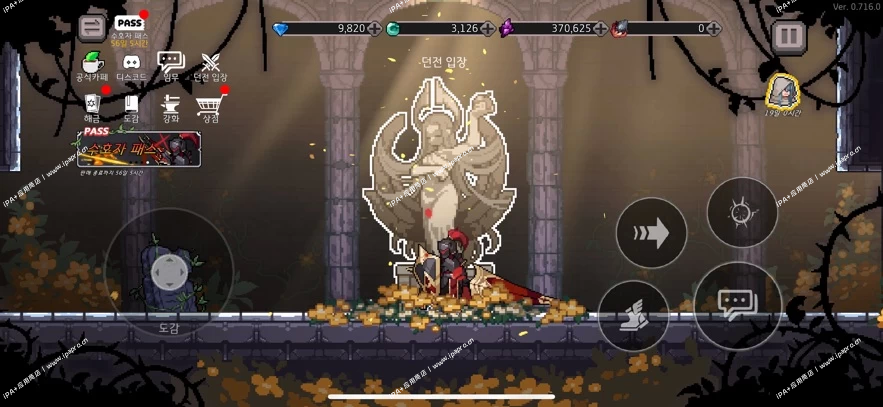Tap the 던전 입장 crossed swords icon
Viewport: 883px width, 407px height.
pyautogui.click(x=210, y=64)
